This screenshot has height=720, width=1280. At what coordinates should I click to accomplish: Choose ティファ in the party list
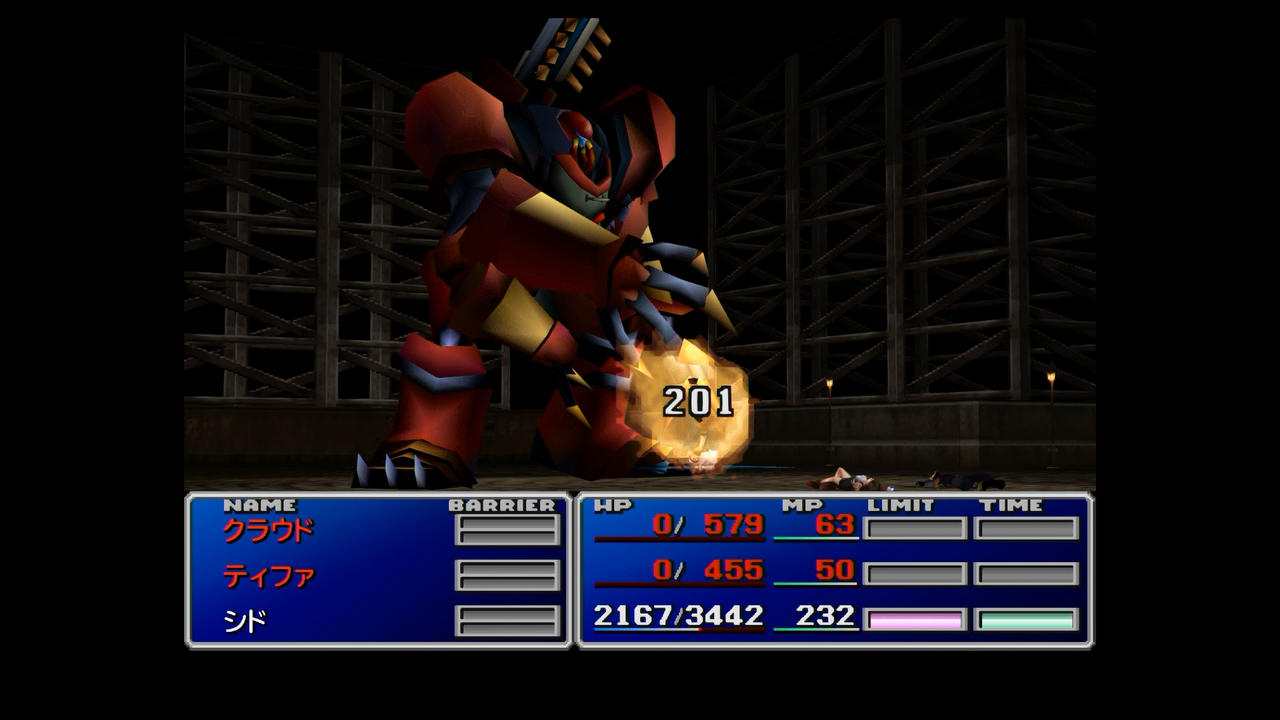click(268, 576)
